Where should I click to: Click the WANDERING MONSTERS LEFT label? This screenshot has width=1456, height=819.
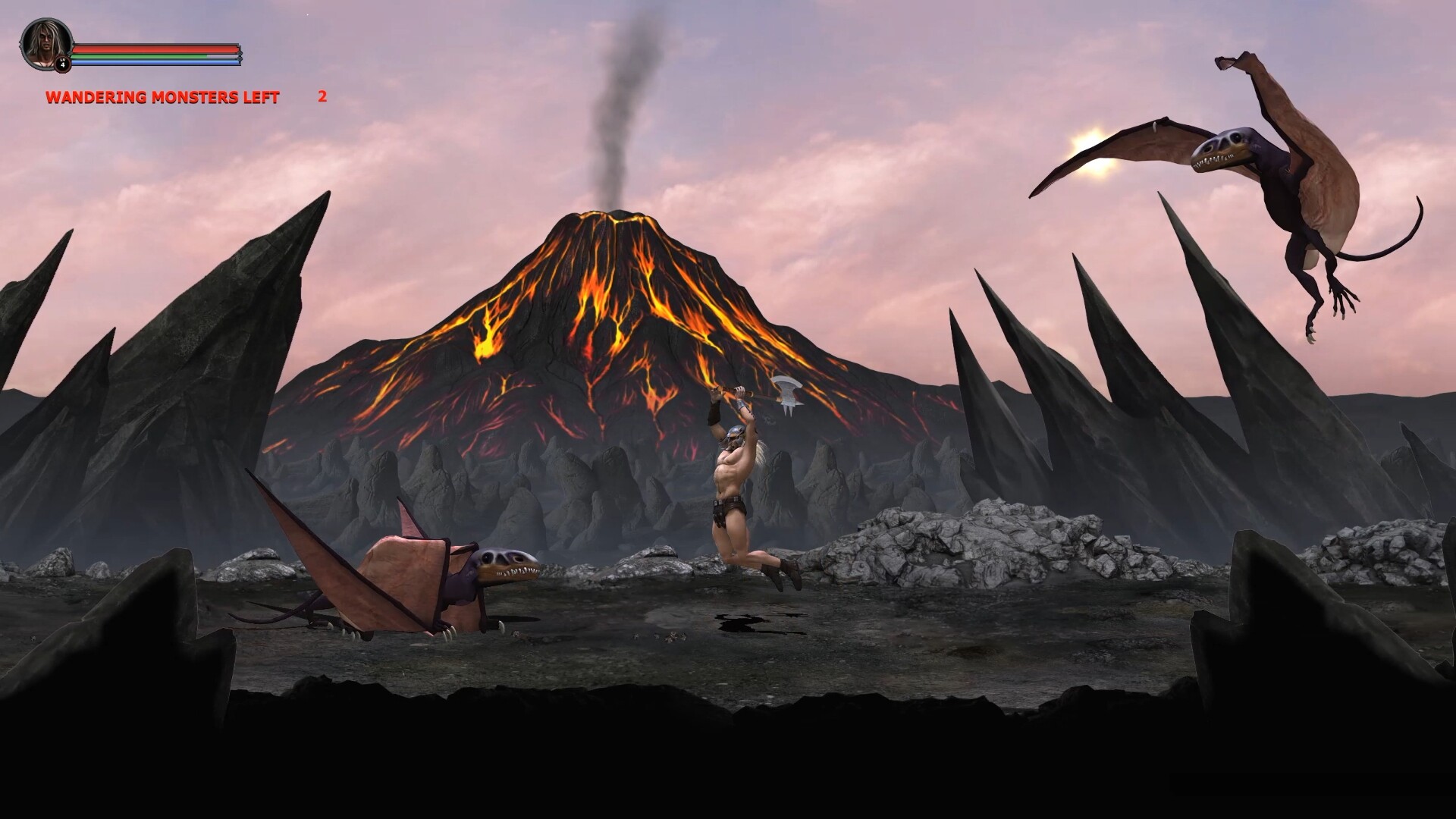(x=162, y=98)
